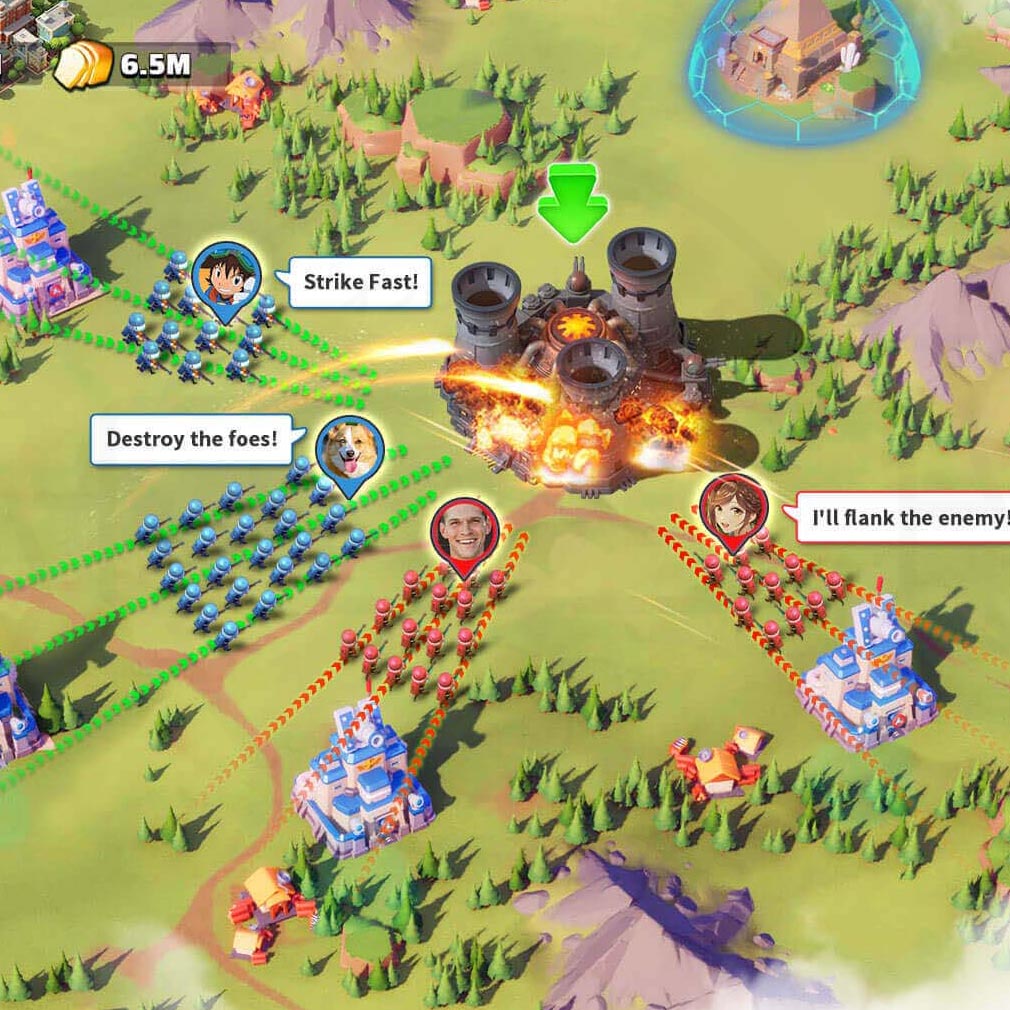The height and width of the screenshot is (1010, 1010).
Task: Select the anime boy commander marker
Action: [x=225, y=275]
